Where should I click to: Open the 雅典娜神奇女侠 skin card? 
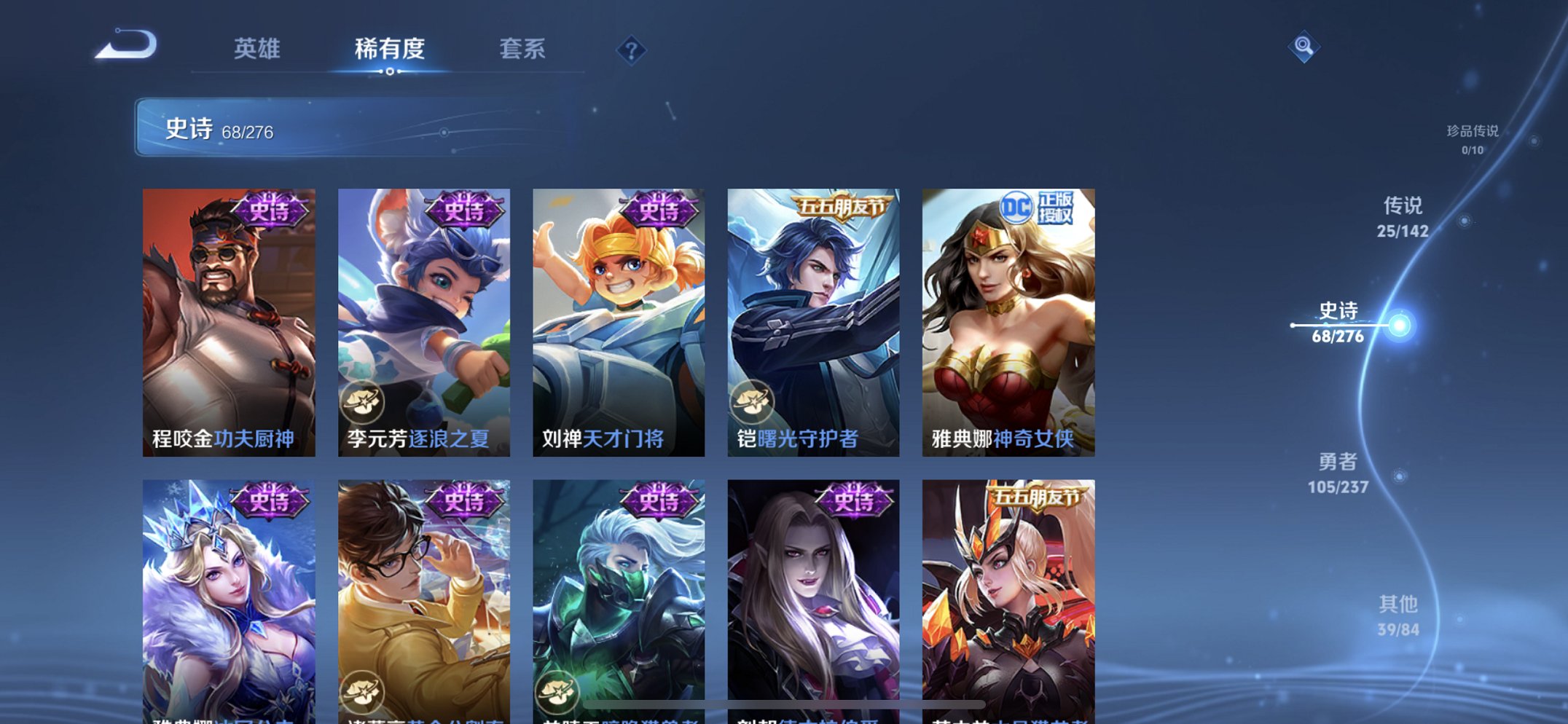pyautogui.click(x=1006, y=313)
